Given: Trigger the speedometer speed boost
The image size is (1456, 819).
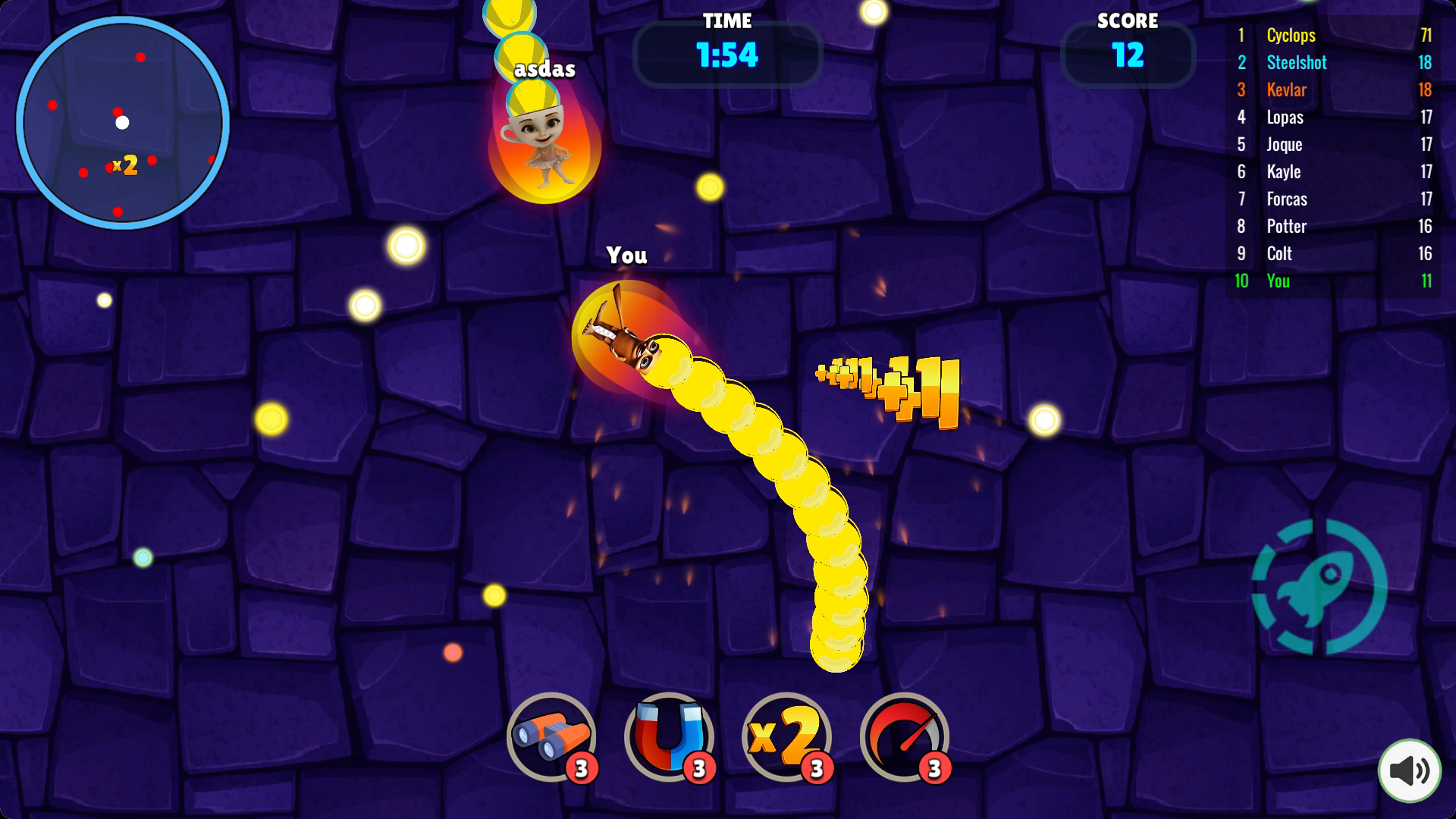Looking at the screenshot, I should [904, 736].
